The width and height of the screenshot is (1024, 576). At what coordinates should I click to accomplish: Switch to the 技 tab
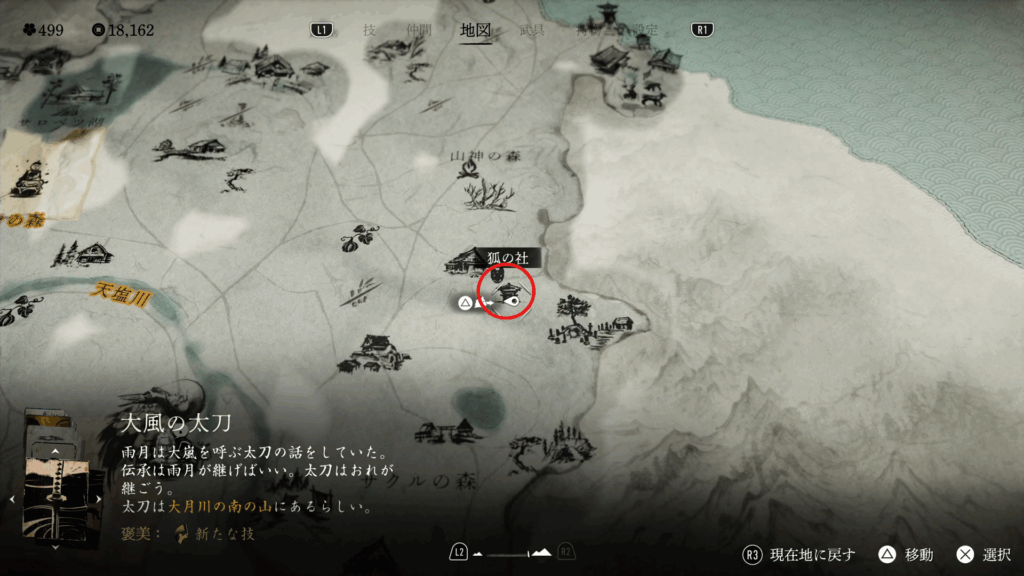tap(369, 30)
